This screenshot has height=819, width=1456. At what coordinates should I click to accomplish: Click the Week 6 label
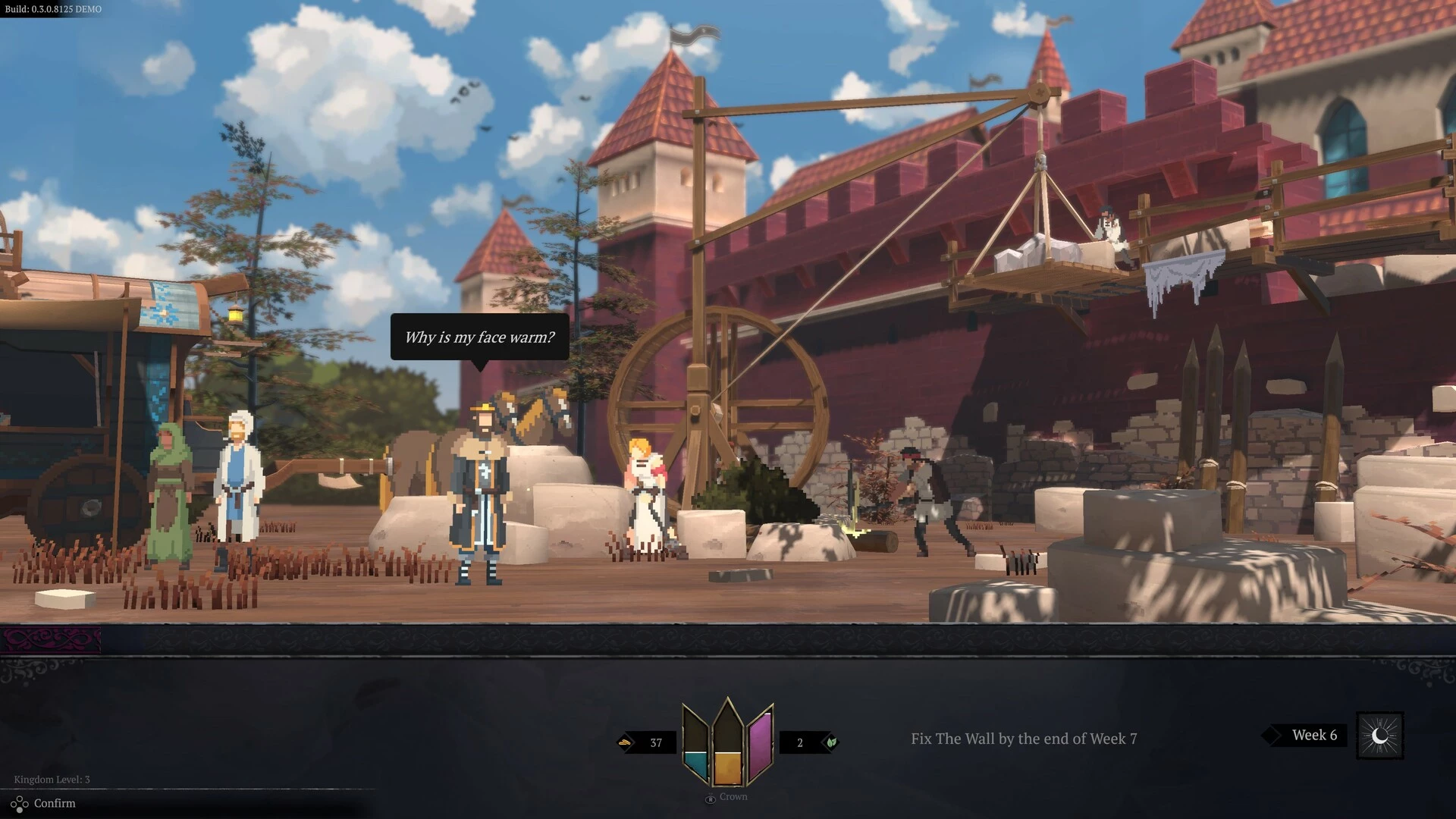[x=1313, y=735]
